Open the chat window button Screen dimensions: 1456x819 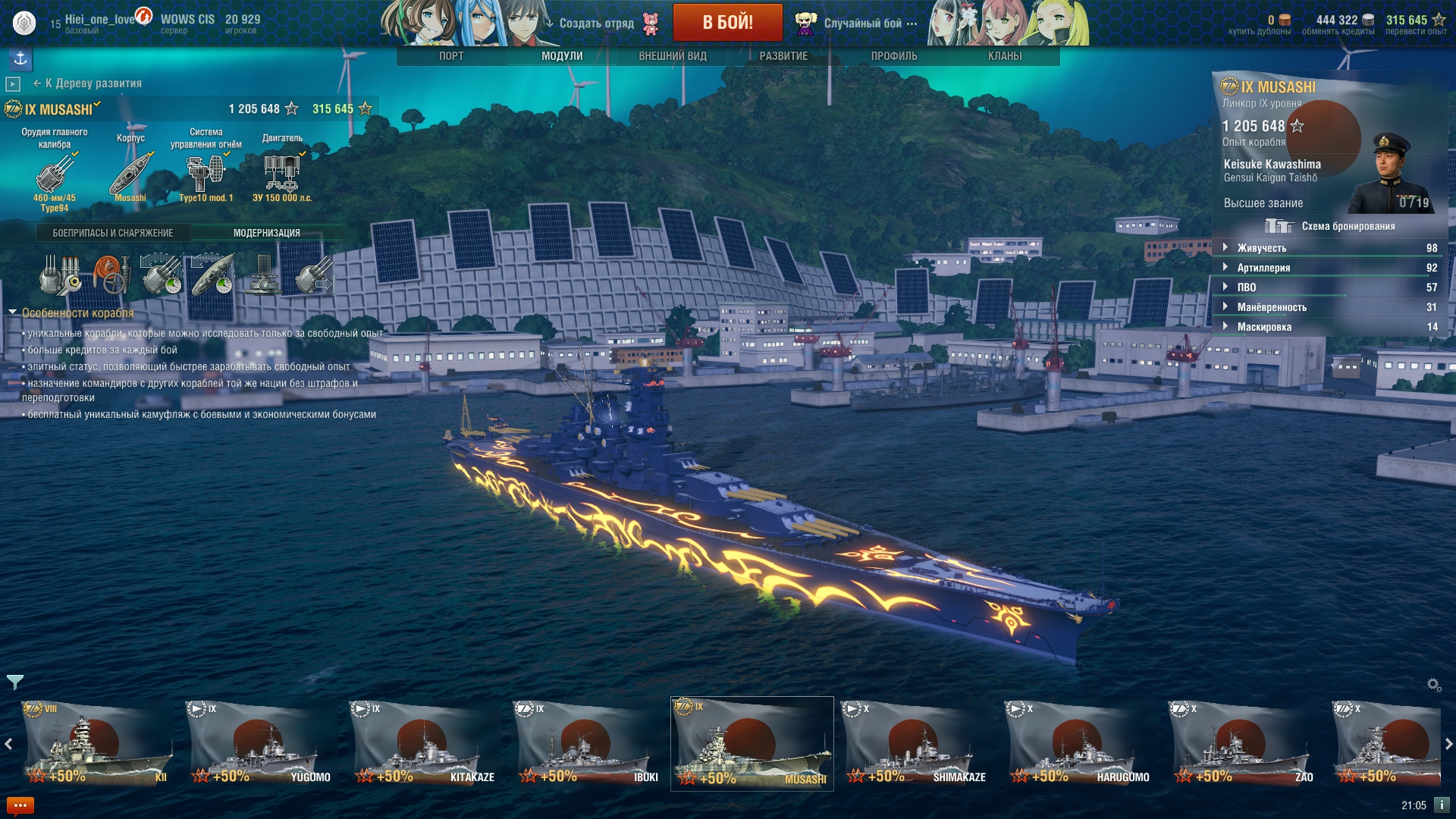(x=20, y=805)
